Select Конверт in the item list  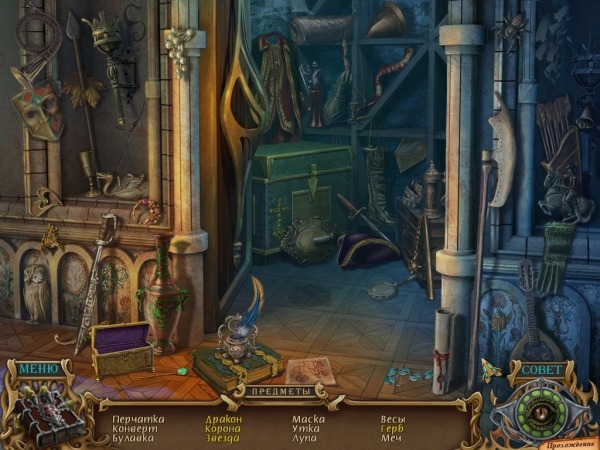[x=135, y=429]
